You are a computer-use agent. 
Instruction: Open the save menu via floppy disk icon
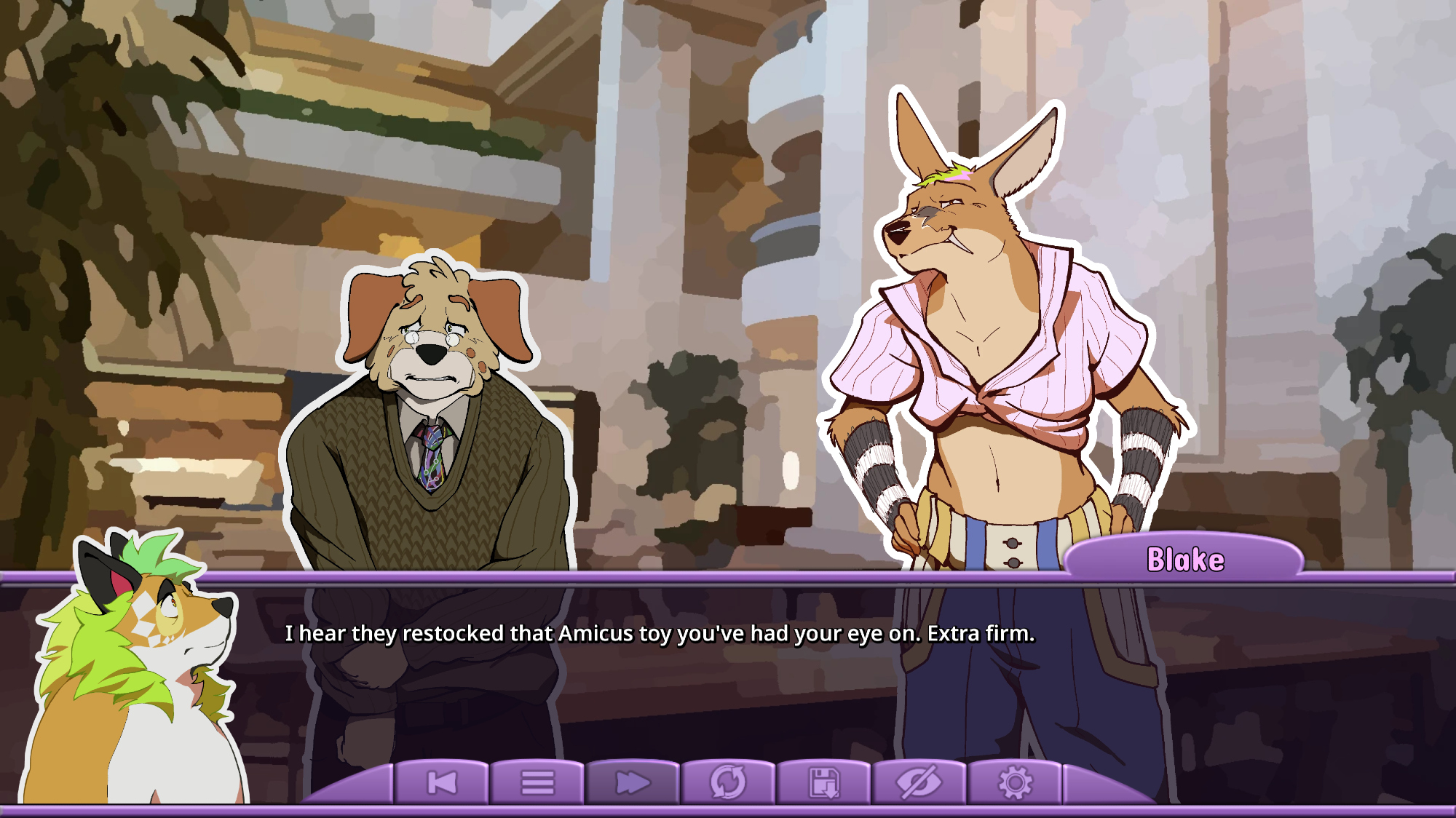point(823,783)
